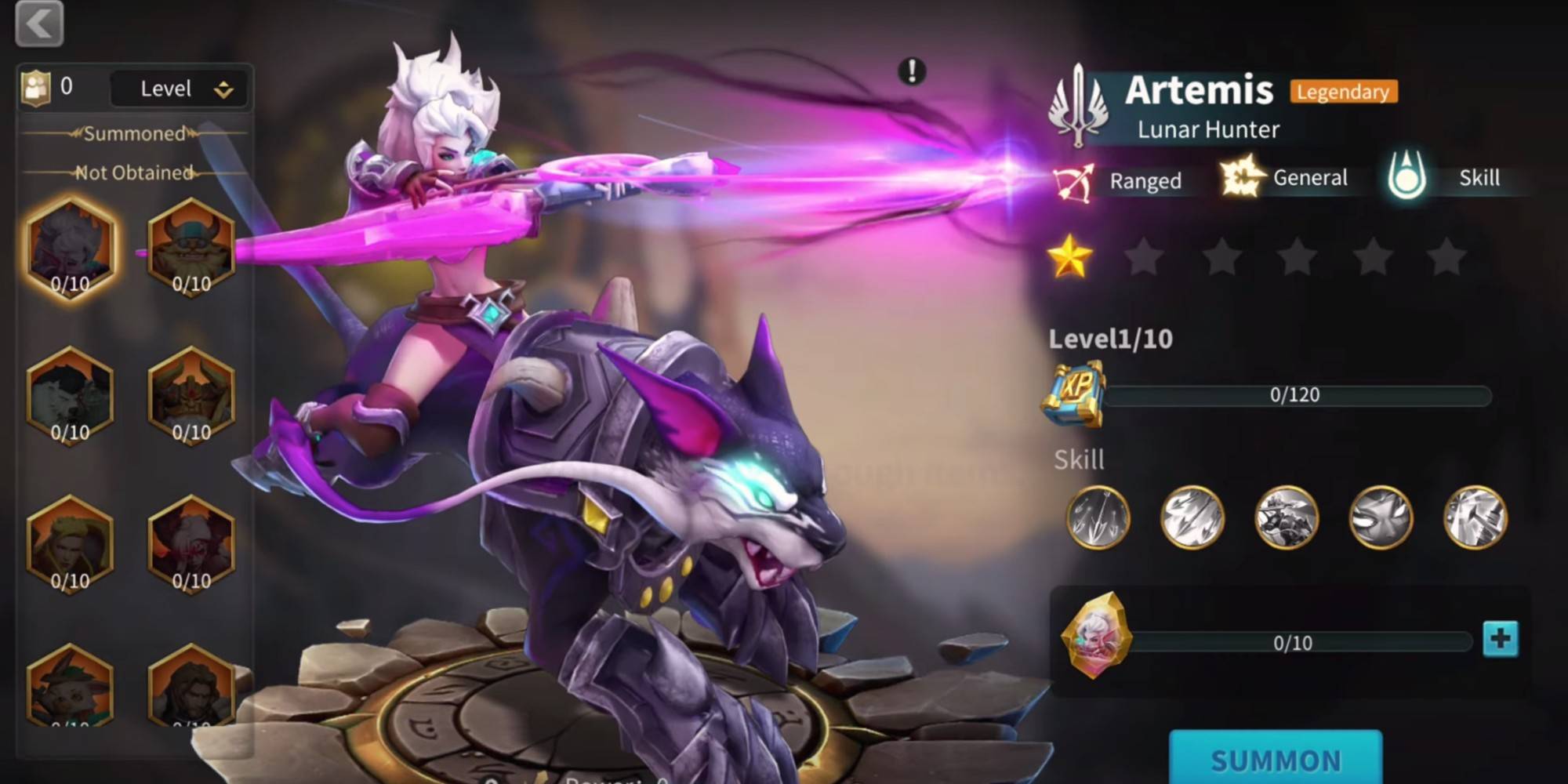Summon Artemis with the SUMMON button
Viewport: 1568px width, 784px height.
point(1276,759)
